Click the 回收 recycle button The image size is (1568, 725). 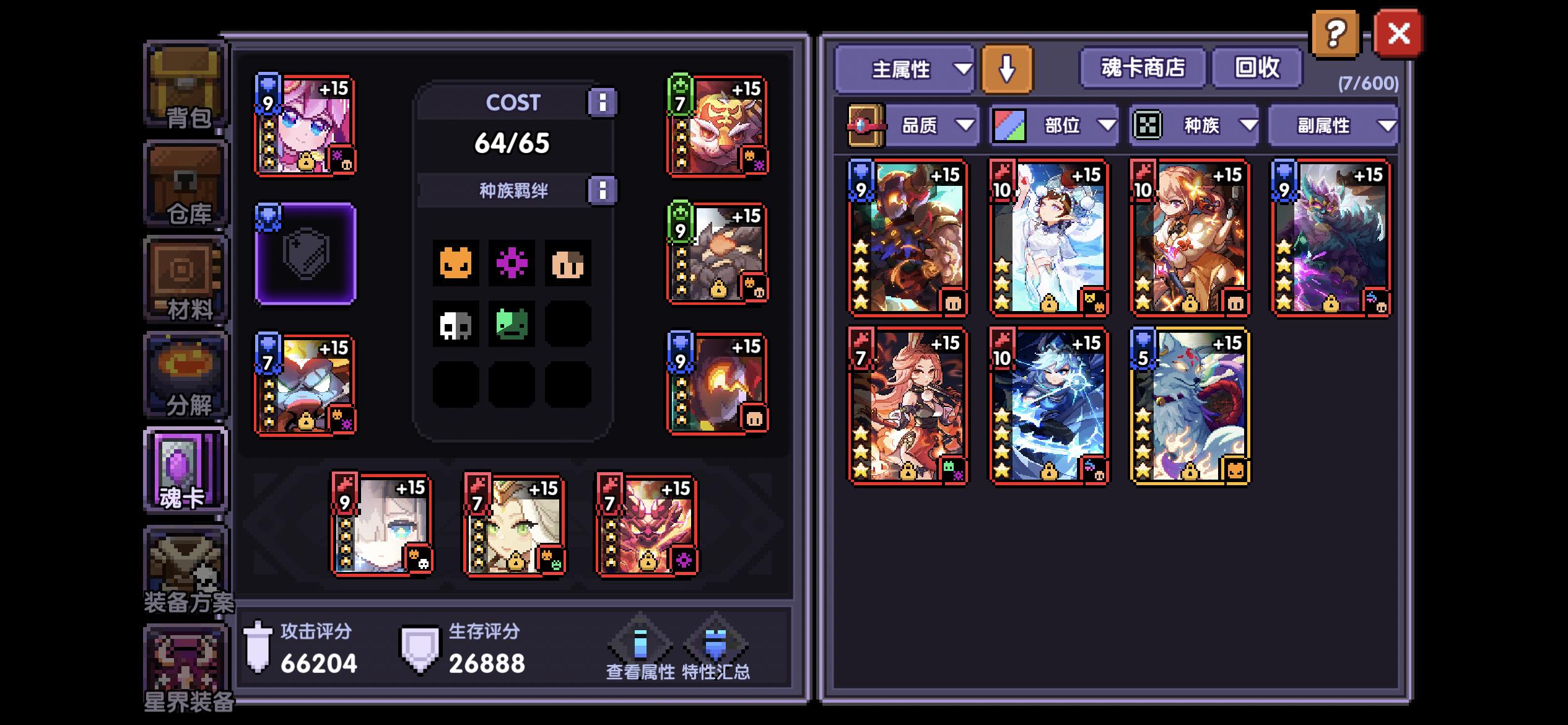tap(1257, 69)
